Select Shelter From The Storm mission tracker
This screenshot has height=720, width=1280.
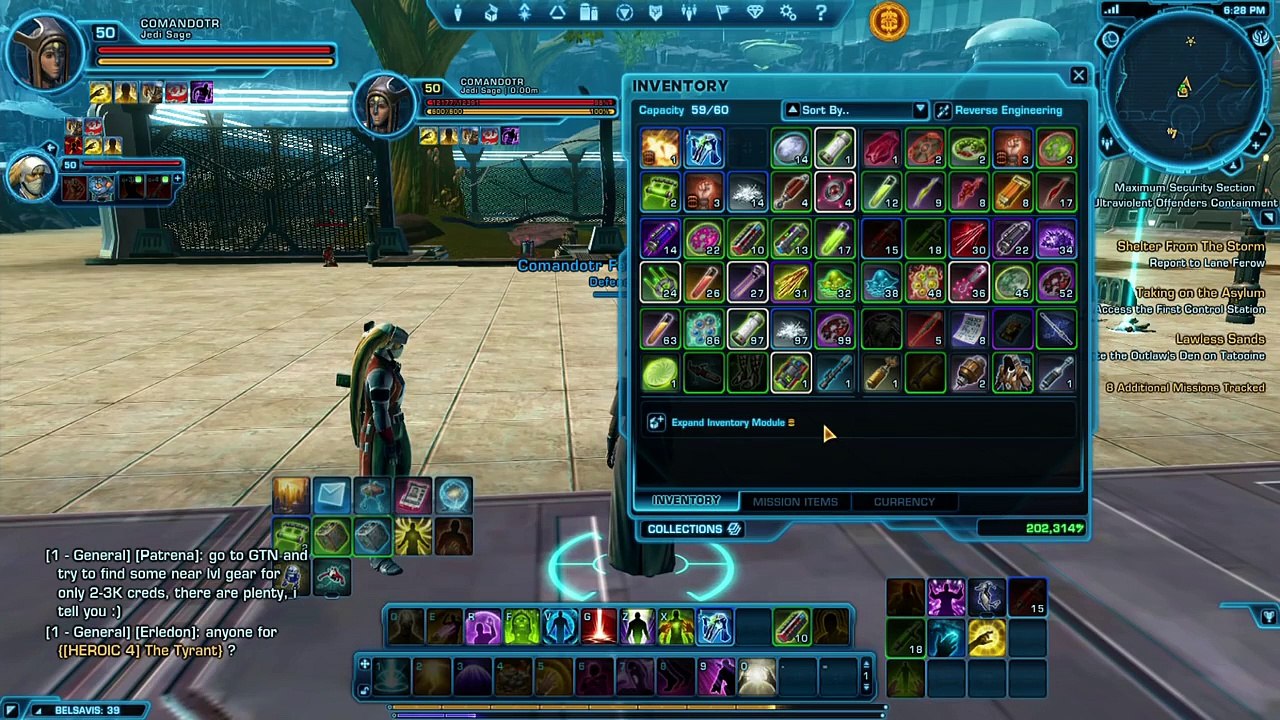coord(1190,247)
